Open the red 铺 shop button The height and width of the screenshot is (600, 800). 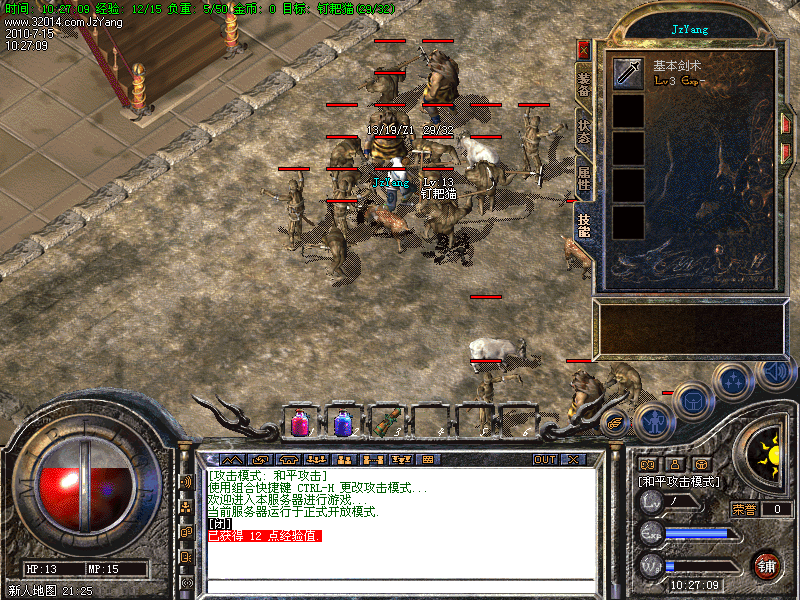click(767, 564)
